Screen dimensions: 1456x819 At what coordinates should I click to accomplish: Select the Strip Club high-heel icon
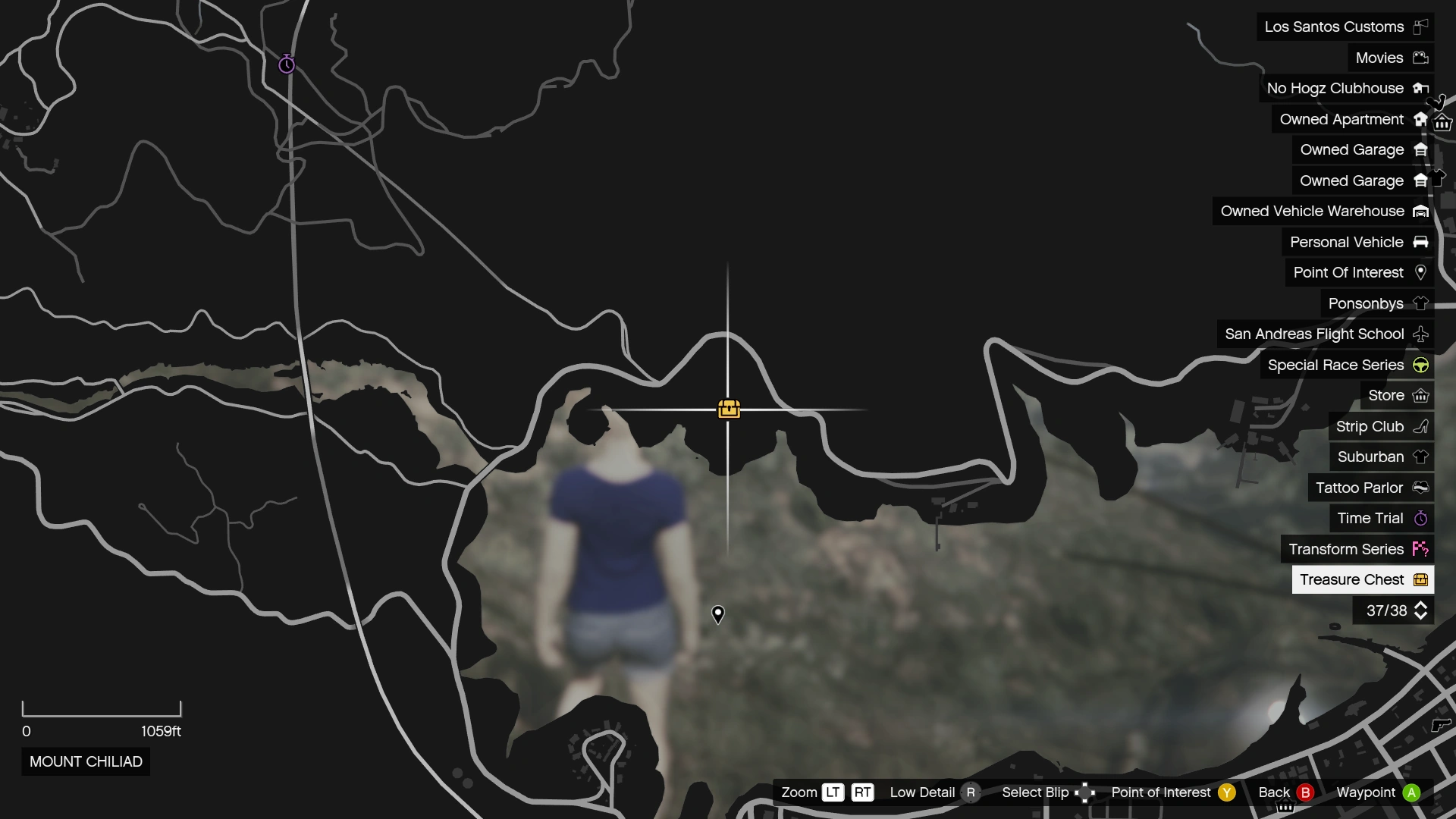coord(1421,426)
